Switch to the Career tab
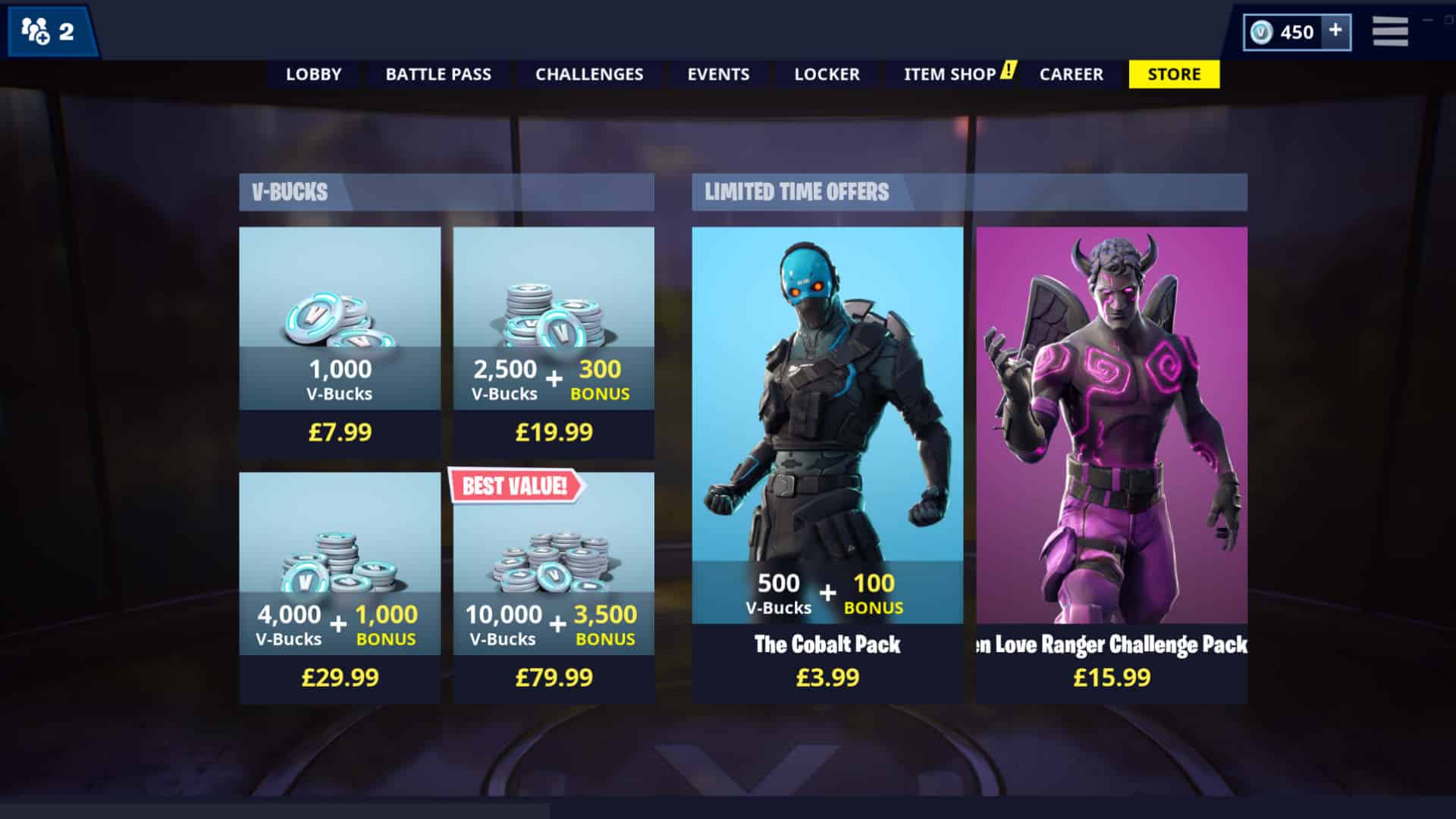 click(1071, 74)
